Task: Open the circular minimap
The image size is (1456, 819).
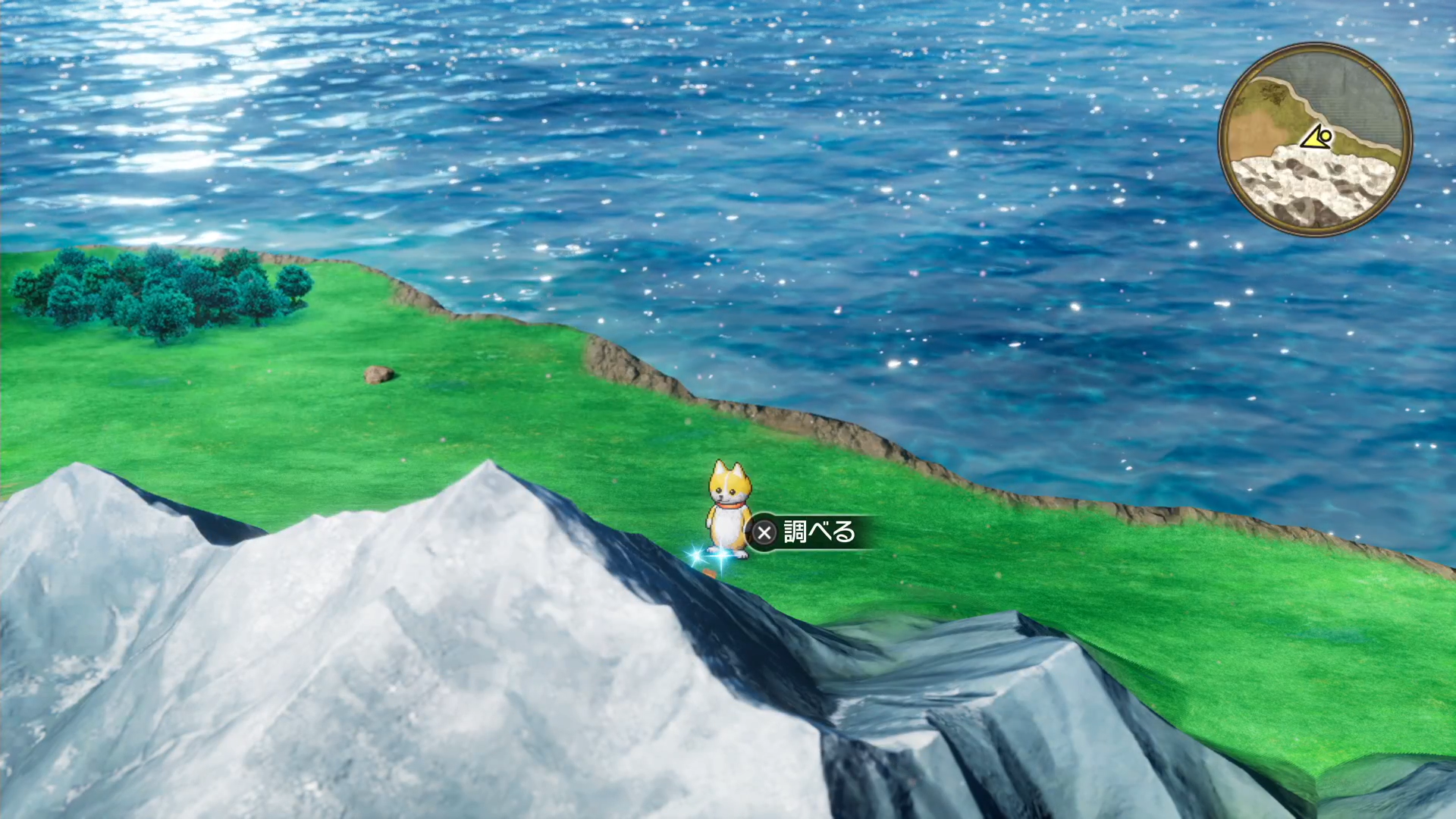Action: [1315, 140]
